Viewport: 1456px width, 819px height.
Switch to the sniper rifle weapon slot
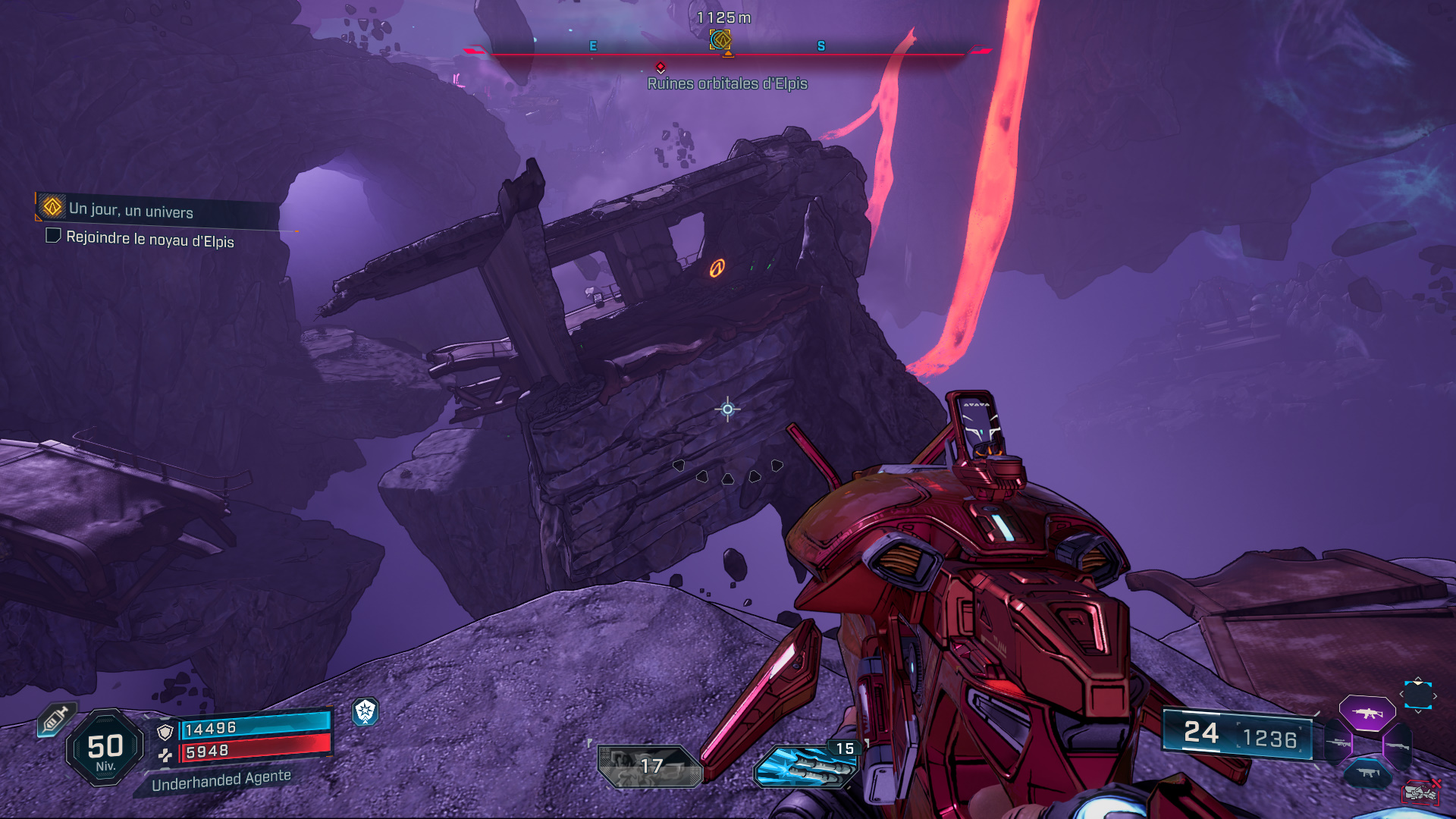coord(1338,743)
